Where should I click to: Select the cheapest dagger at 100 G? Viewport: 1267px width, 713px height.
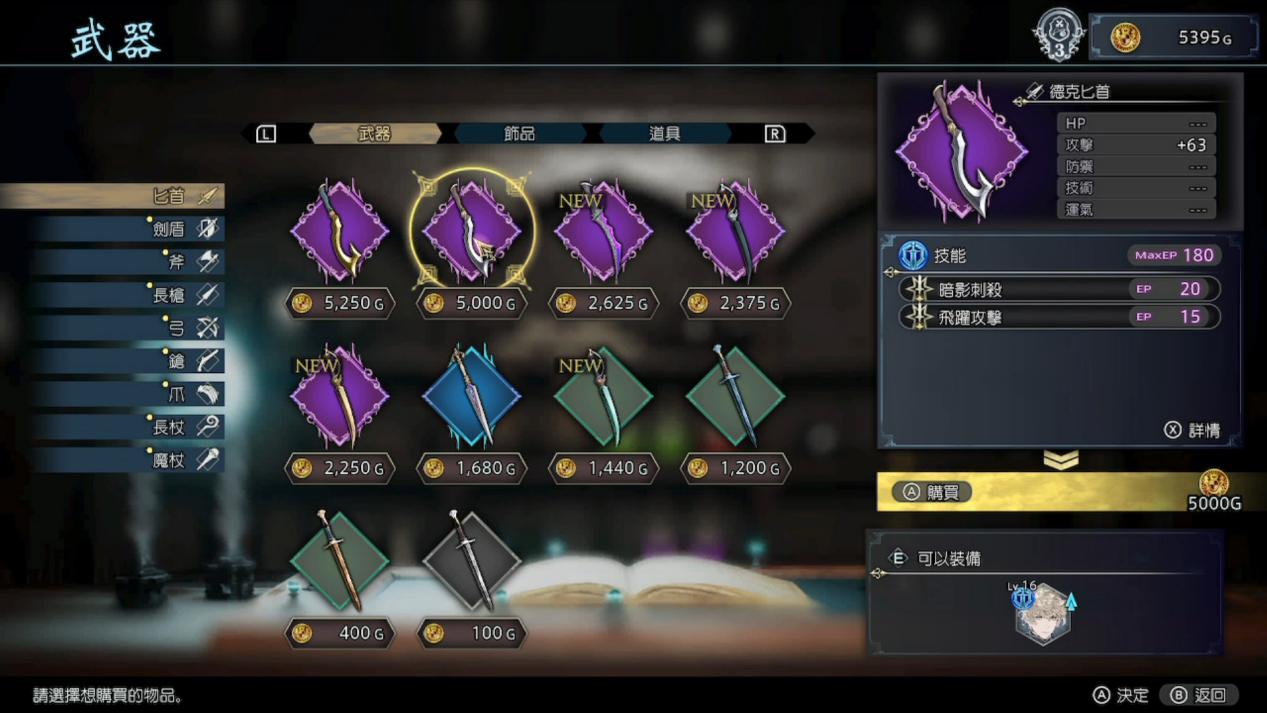pyautogui.click(x=471, y=562)
